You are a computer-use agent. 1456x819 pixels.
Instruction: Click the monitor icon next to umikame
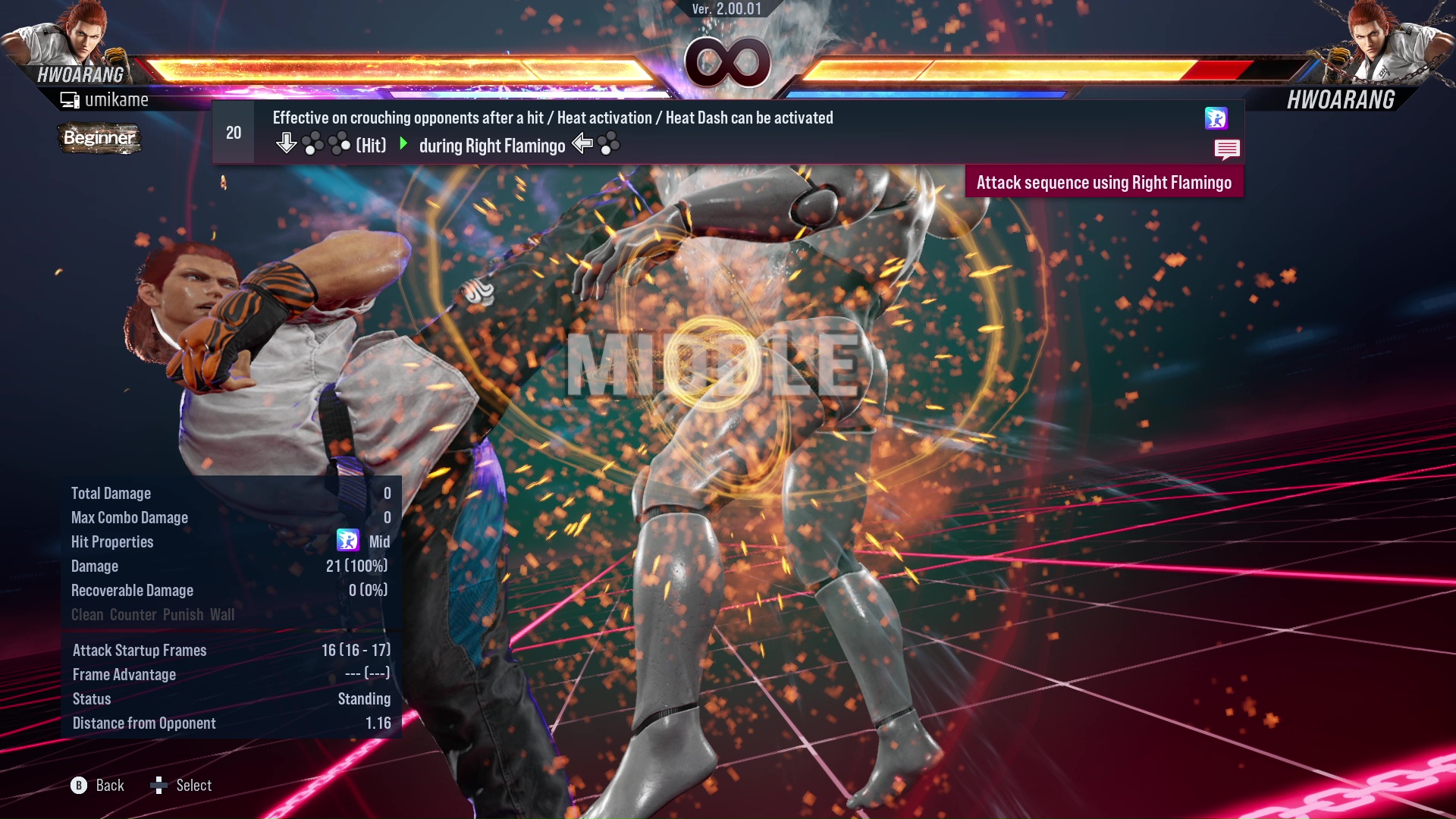coord(70,99)
